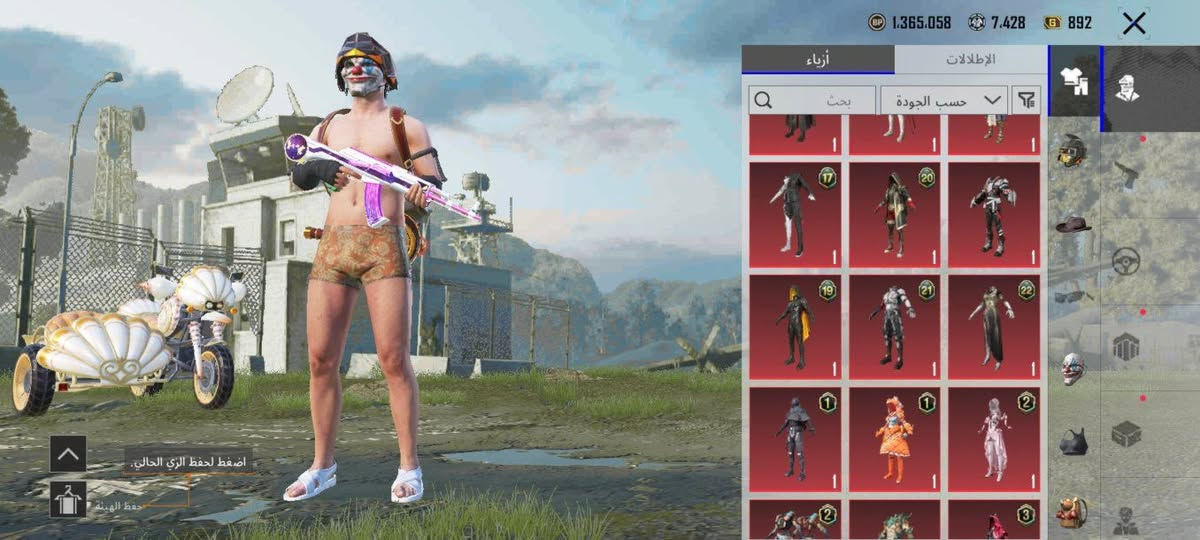This screenshot has height=540, width=1200.
Task: Pick the armored outfit with the 21 badge
Action: 894,328
